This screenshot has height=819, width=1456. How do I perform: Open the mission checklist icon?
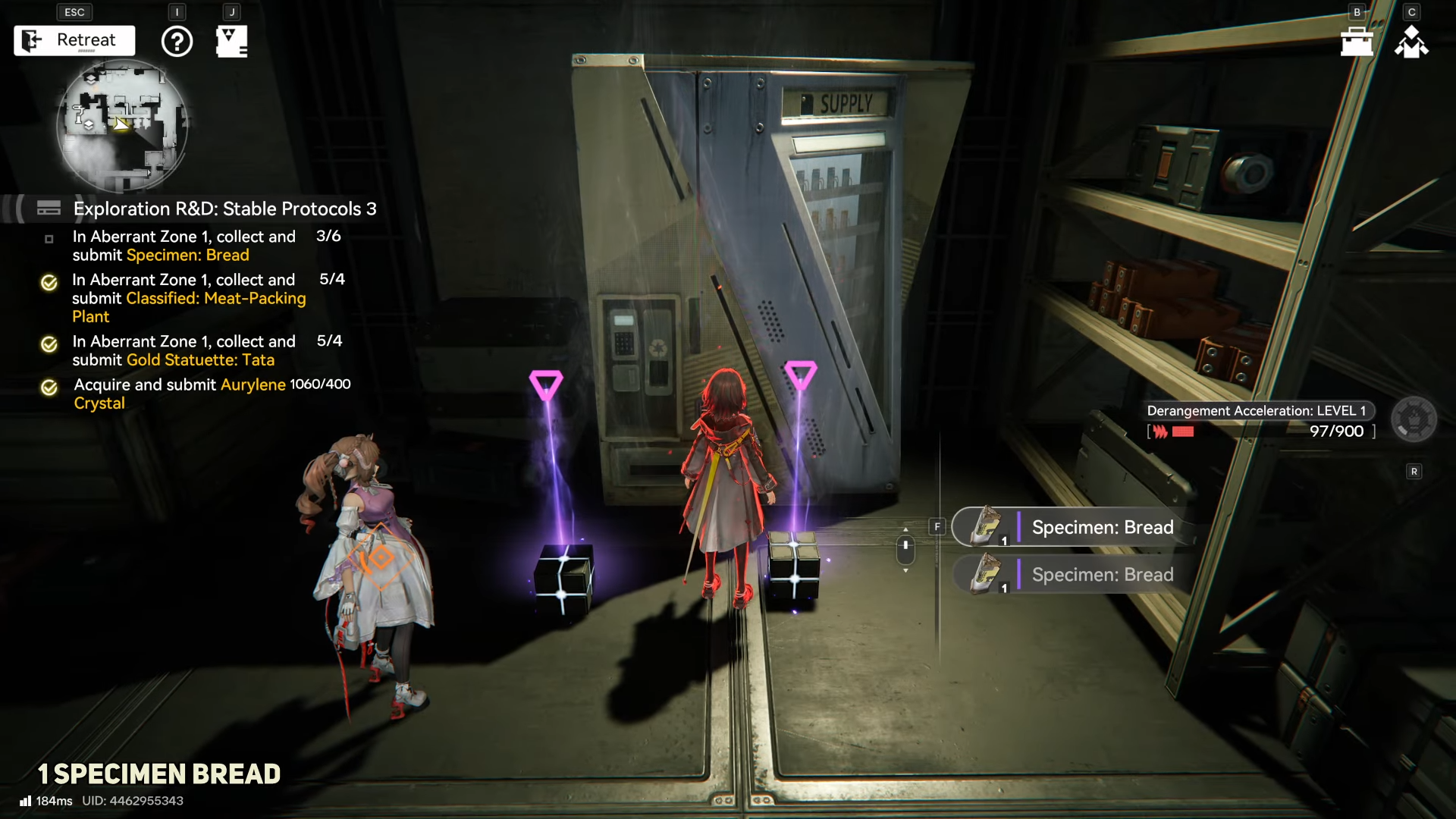click(x=231, y=41)
